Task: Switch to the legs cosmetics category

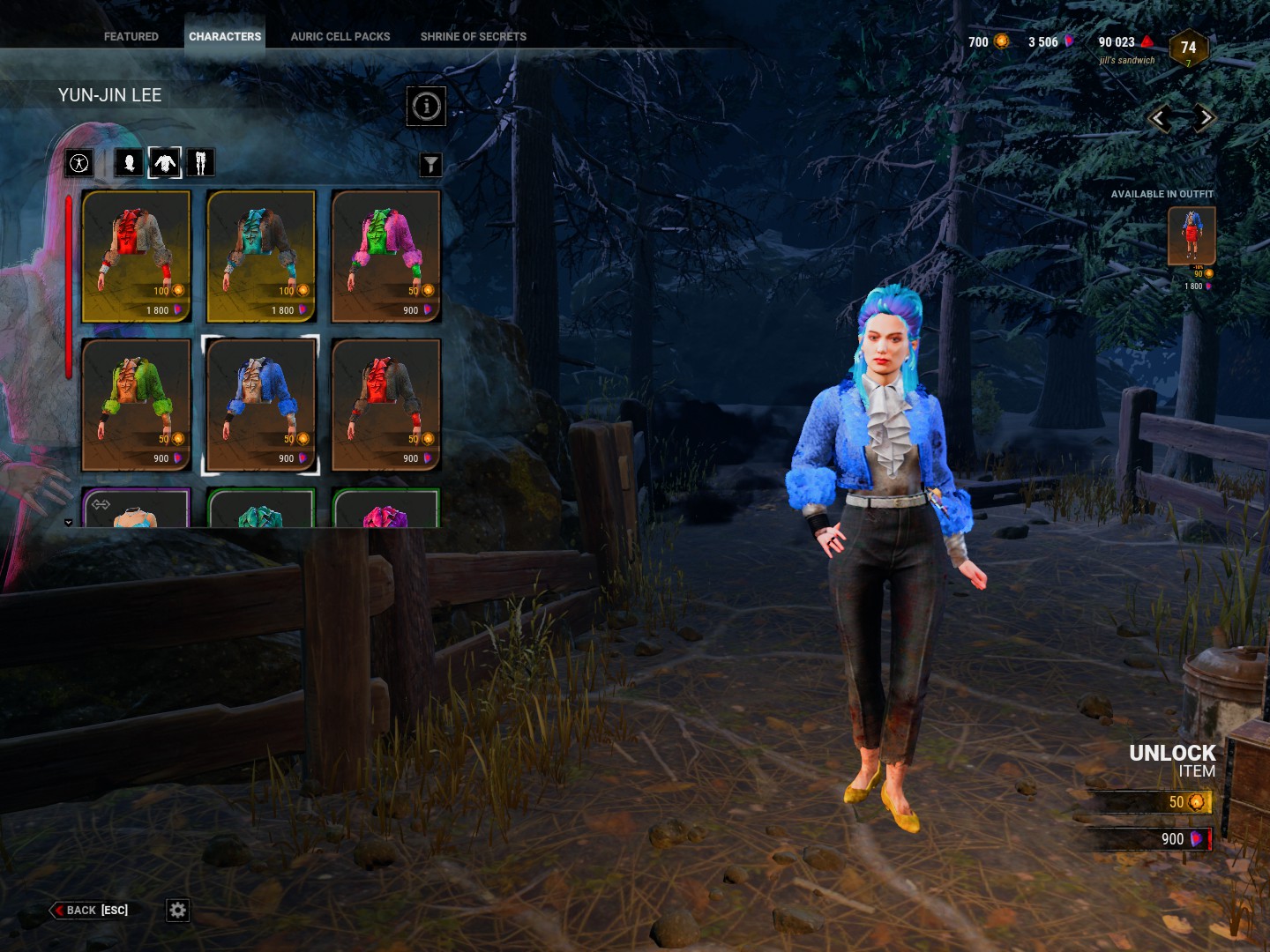Action: click(200, 163)
